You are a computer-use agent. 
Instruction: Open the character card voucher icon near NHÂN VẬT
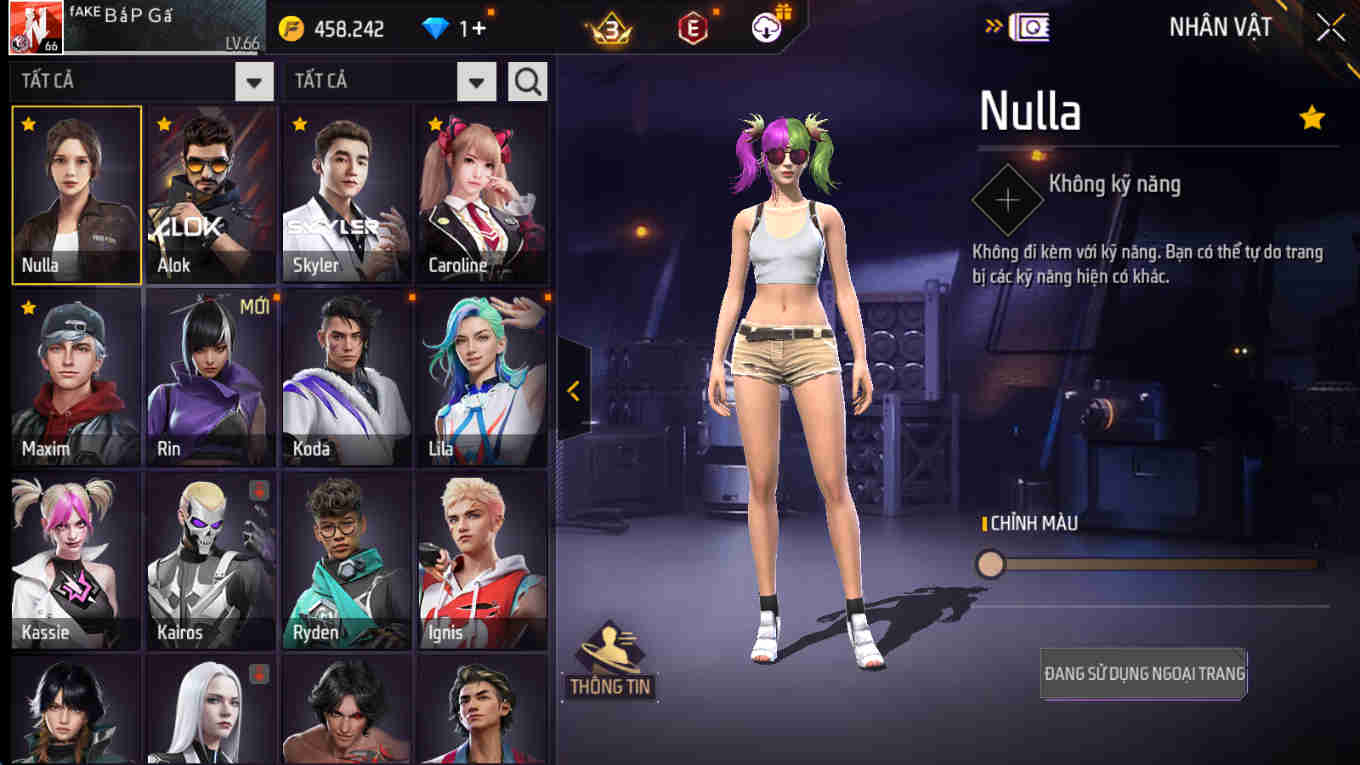[1030, 27]
